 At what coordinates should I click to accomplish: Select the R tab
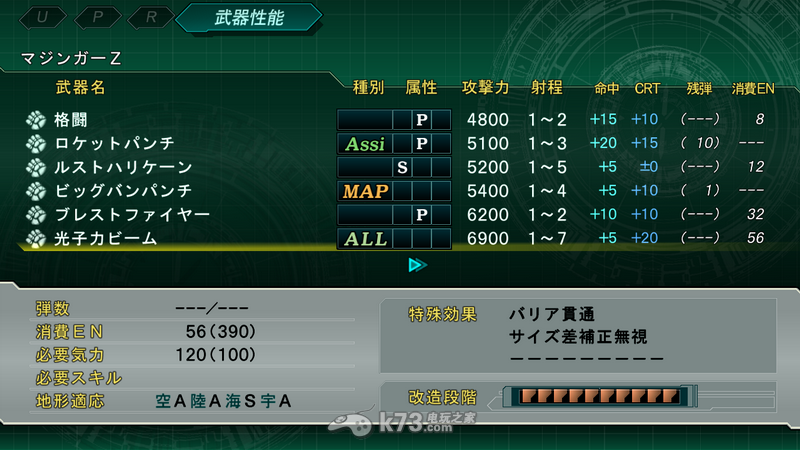coord(150,17)
